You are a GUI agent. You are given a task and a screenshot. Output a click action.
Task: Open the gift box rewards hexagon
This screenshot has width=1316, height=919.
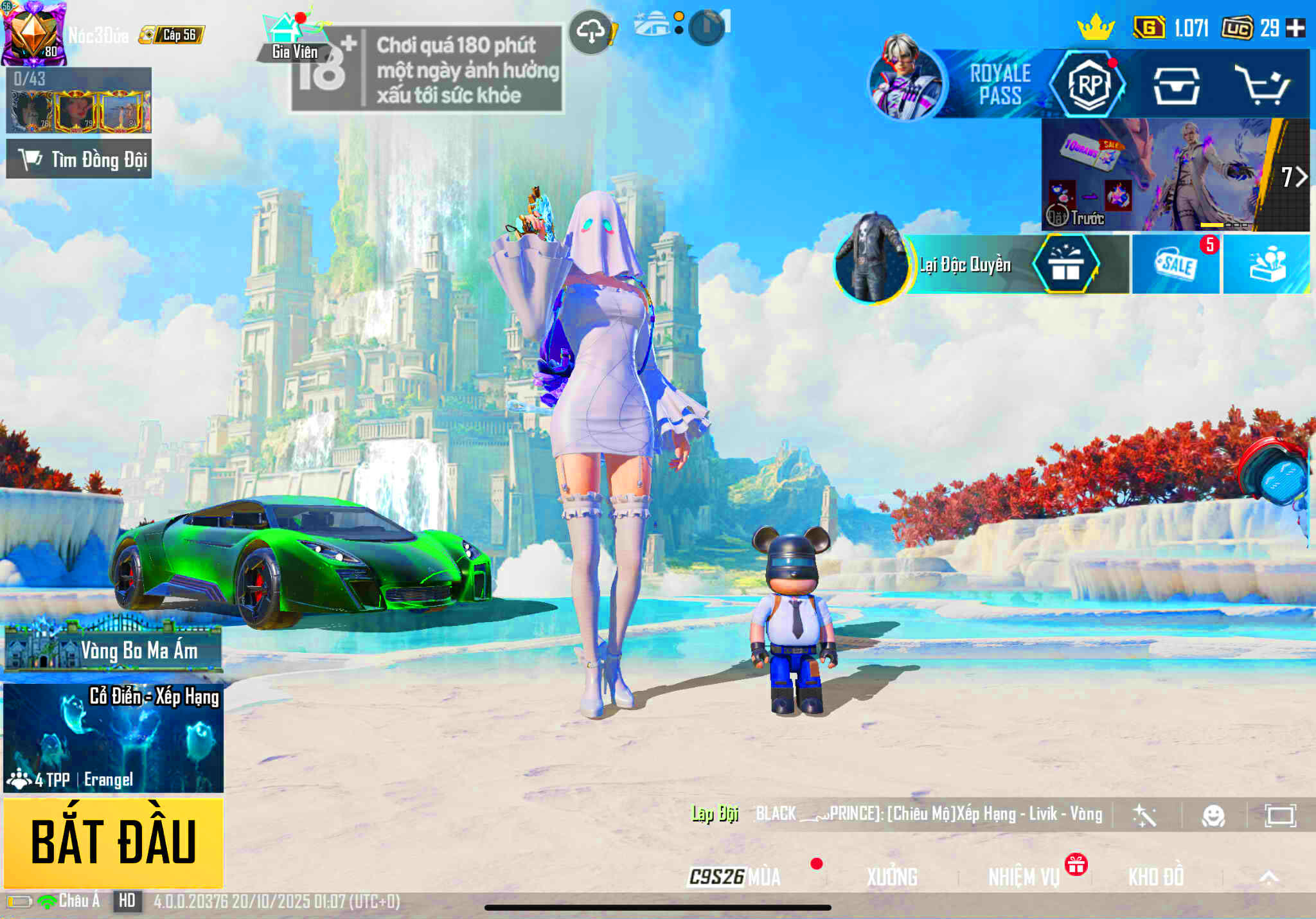click(x=1065, y=265)
